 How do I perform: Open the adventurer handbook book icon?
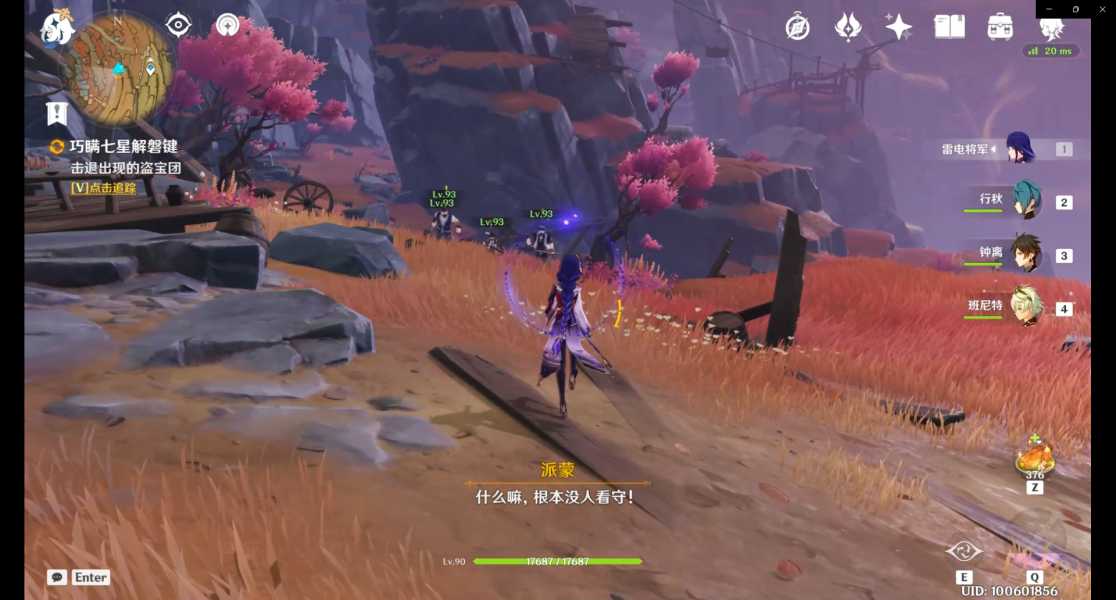tap(949, 27)
